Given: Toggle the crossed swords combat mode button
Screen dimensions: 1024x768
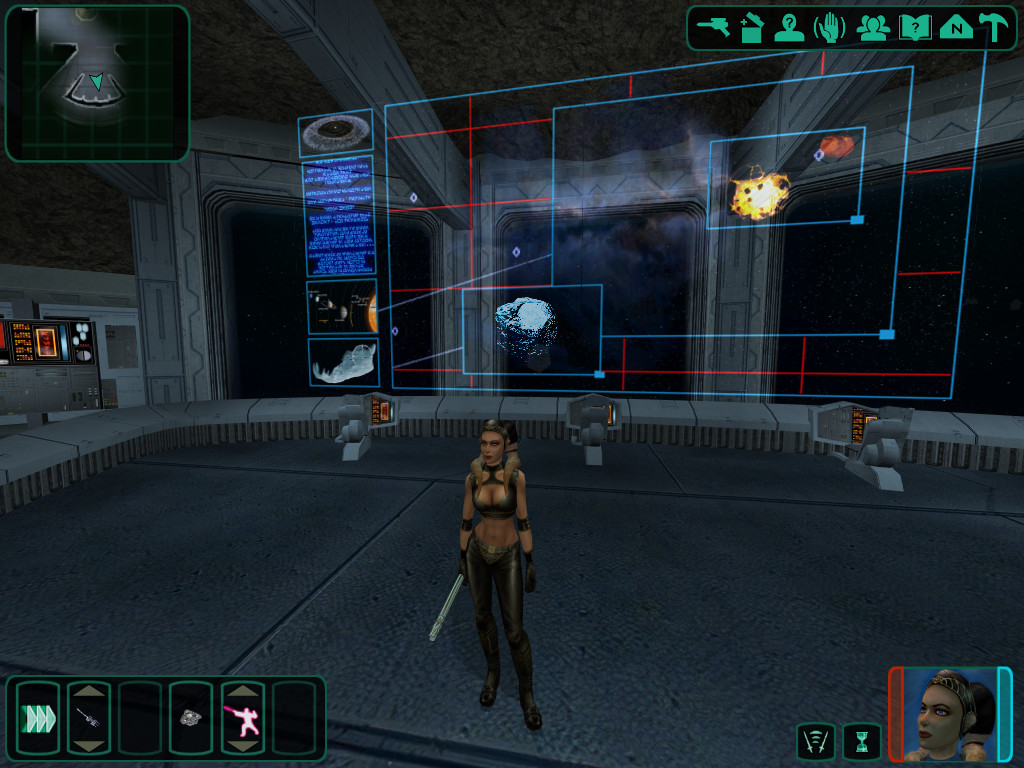Looking at the screenshot, I should [814, 741].
